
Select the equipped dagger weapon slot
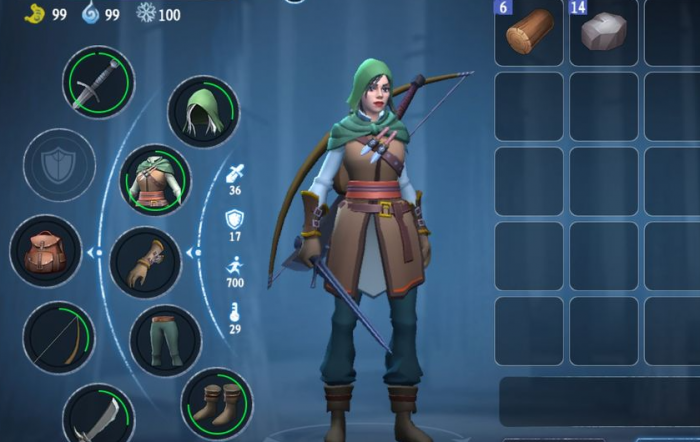click(x=98, y=82)
